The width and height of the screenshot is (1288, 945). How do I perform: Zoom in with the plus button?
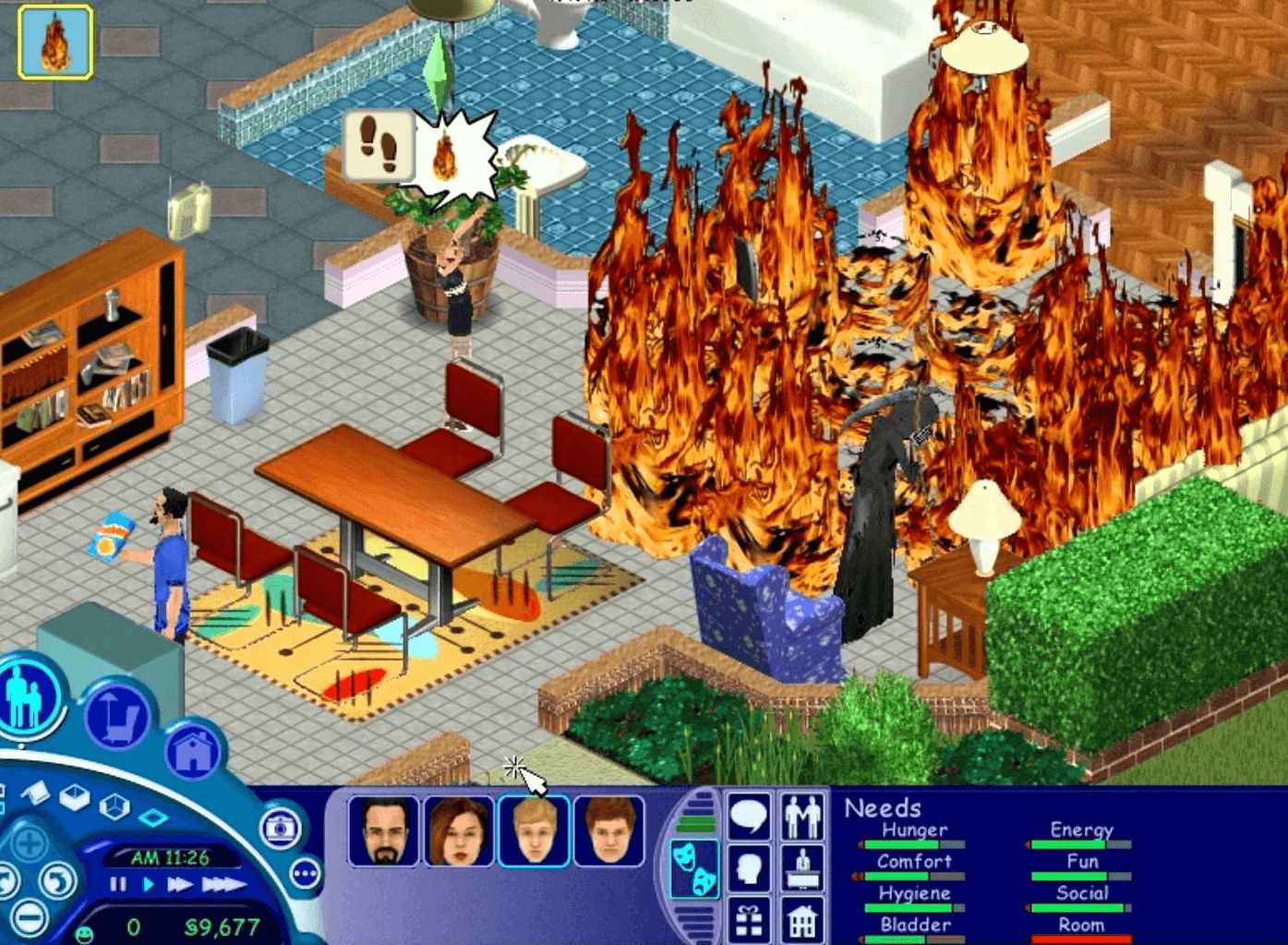pos(30,843)
